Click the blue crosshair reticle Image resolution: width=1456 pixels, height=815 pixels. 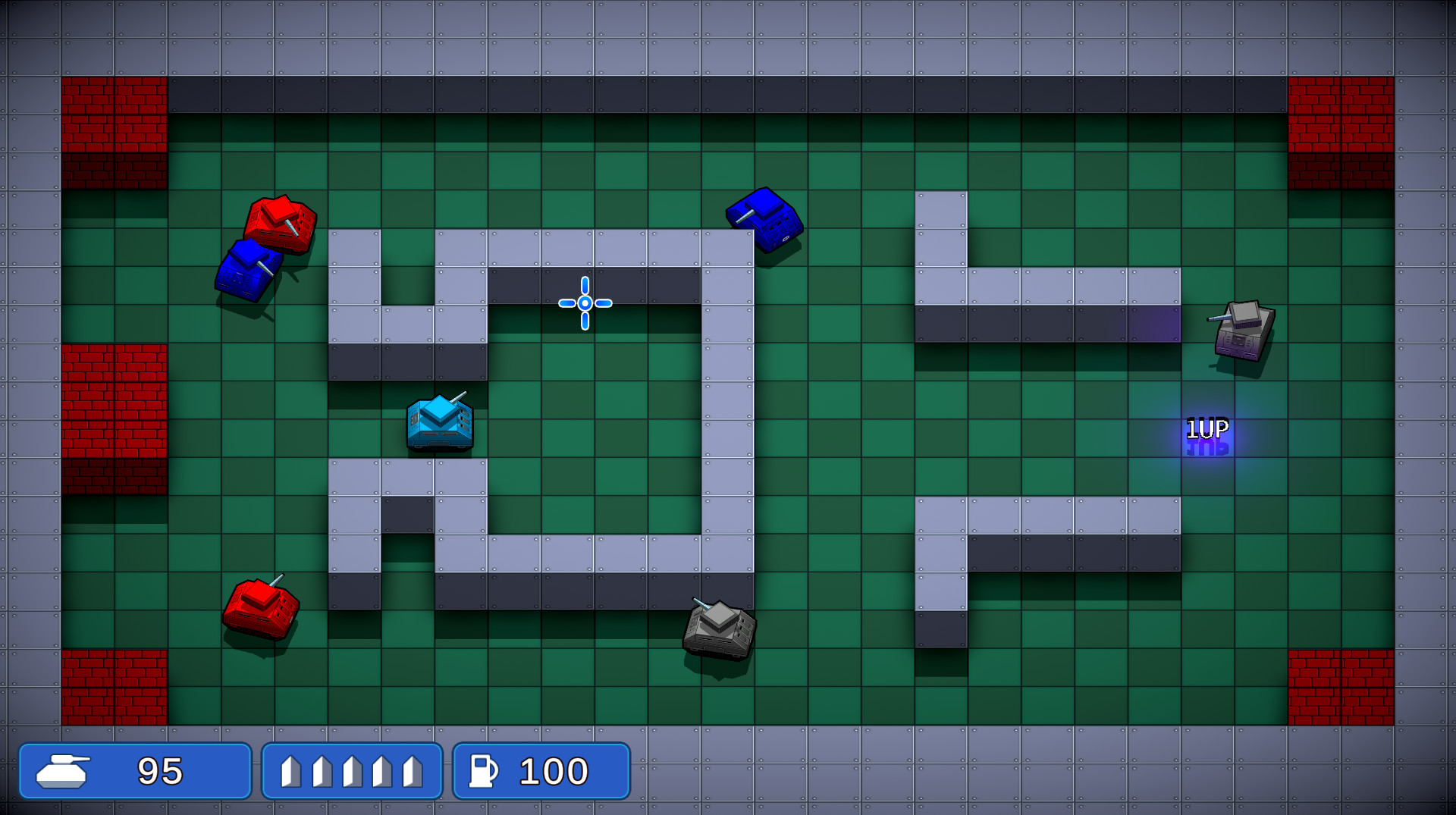tap(584, 302)
